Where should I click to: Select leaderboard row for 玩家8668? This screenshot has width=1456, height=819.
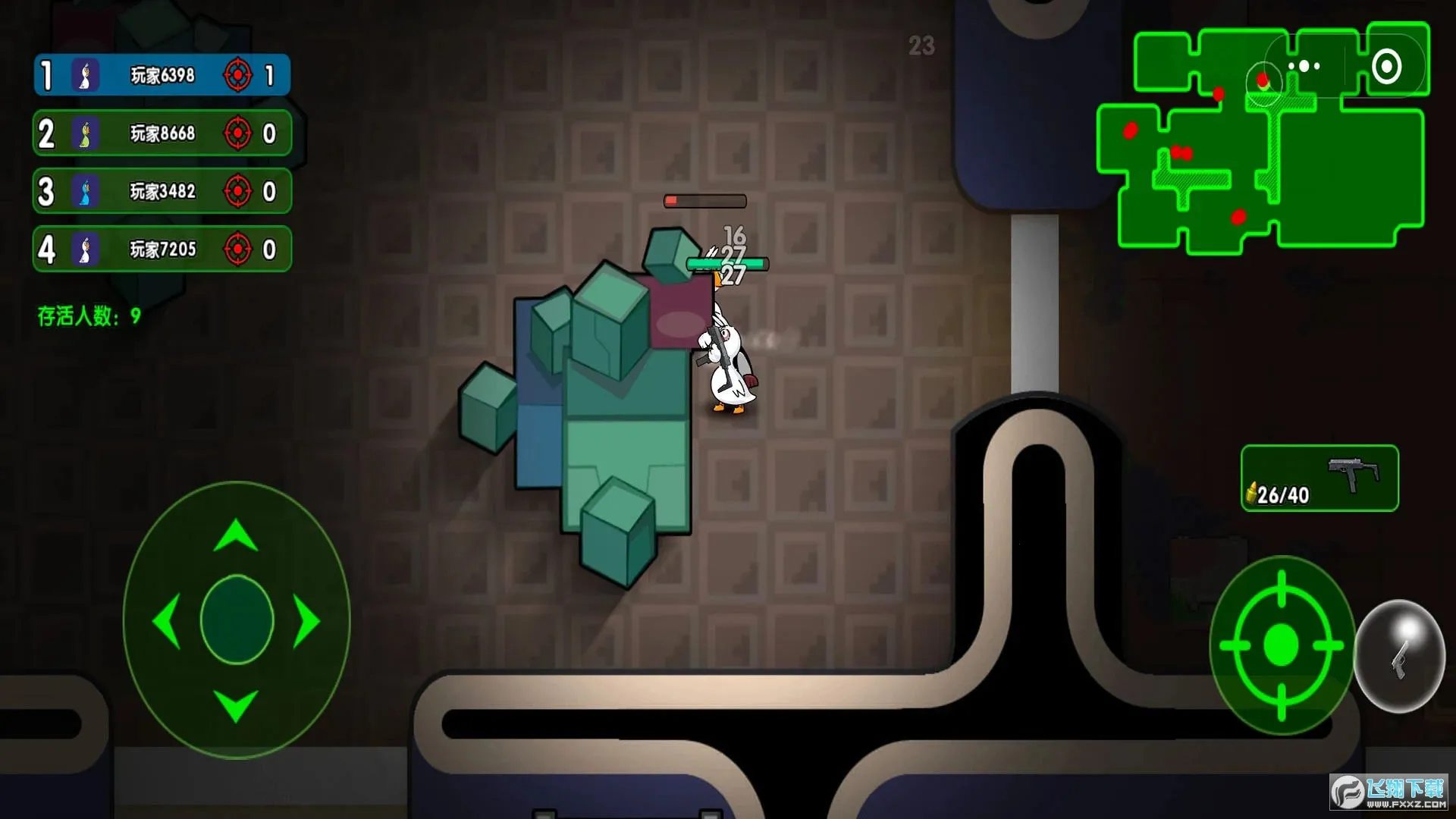pos(162,133)
